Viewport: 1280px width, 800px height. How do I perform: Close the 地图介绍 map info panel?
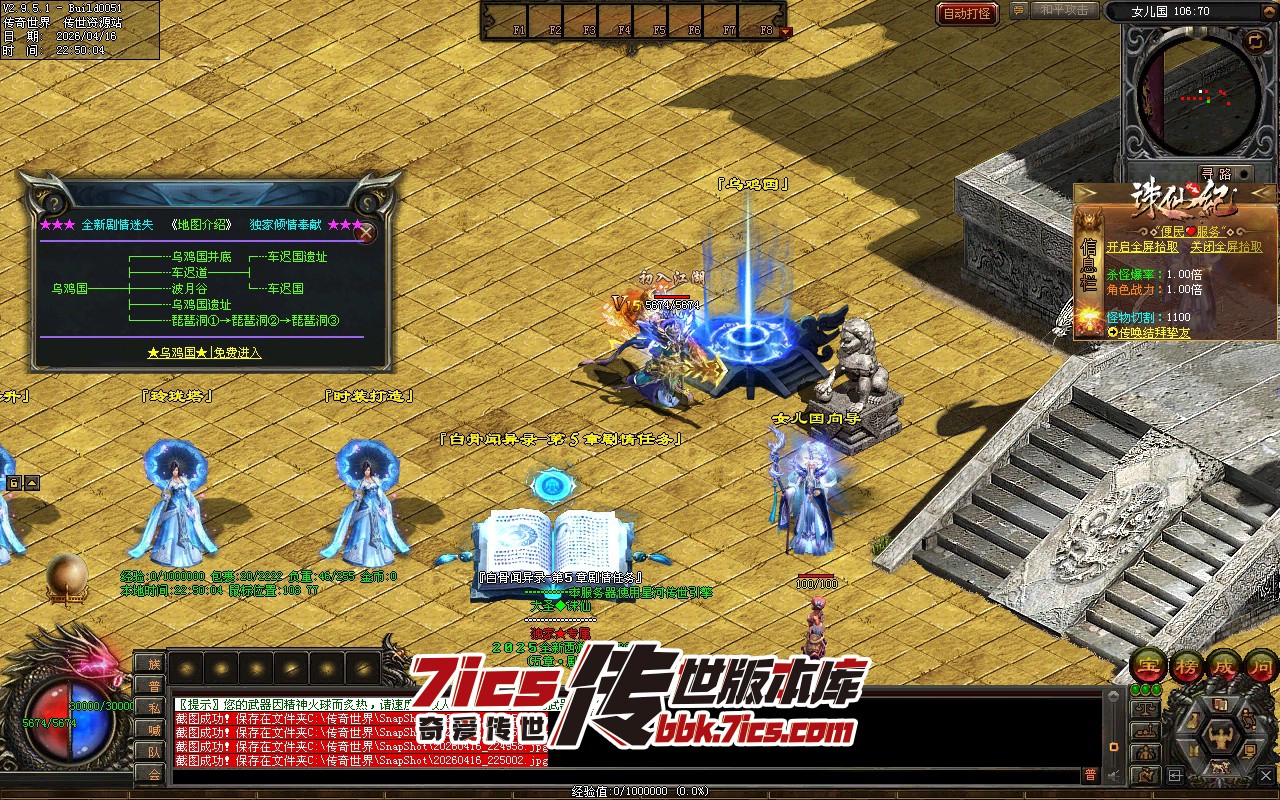[x=367, y=233]
